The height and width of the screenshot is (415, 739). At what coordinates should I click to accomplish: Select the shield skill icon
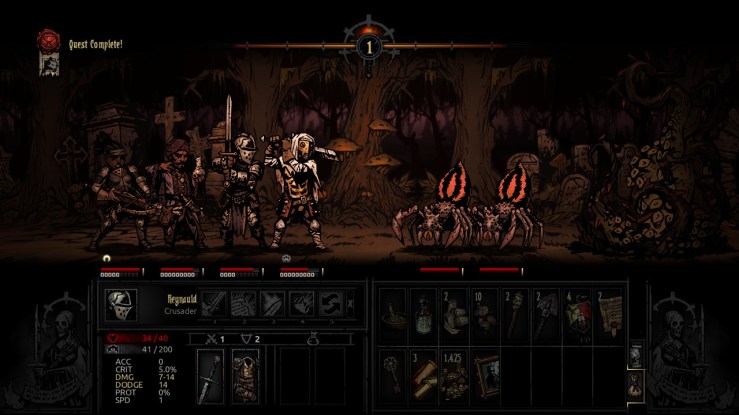coord(302,304)
